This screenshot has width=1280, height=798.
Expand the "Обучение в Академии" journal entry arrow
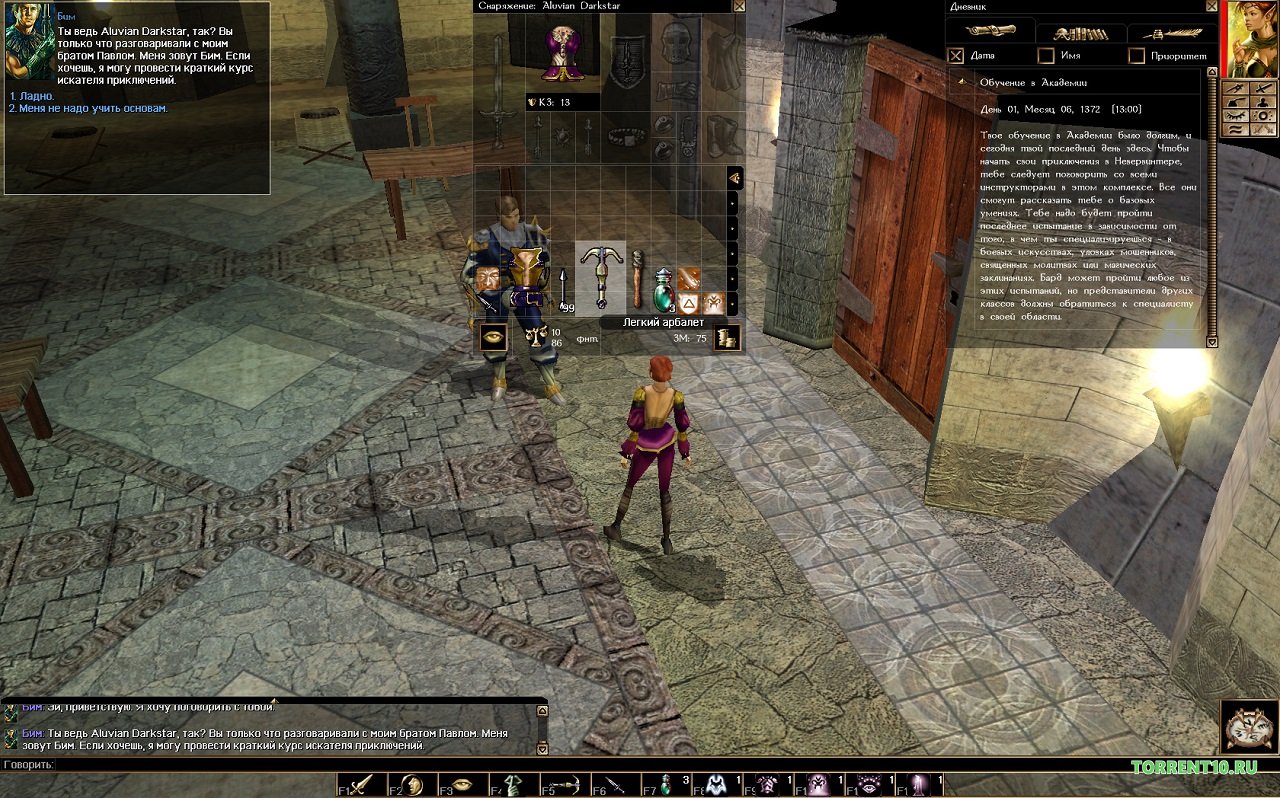pos(962,82)
